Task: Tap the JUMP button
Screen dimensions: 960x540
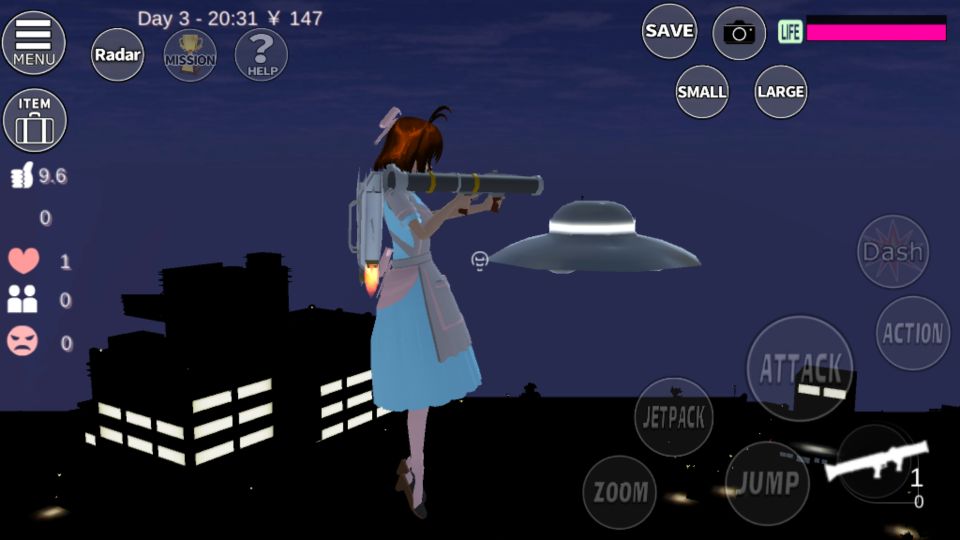Action: 768,484
